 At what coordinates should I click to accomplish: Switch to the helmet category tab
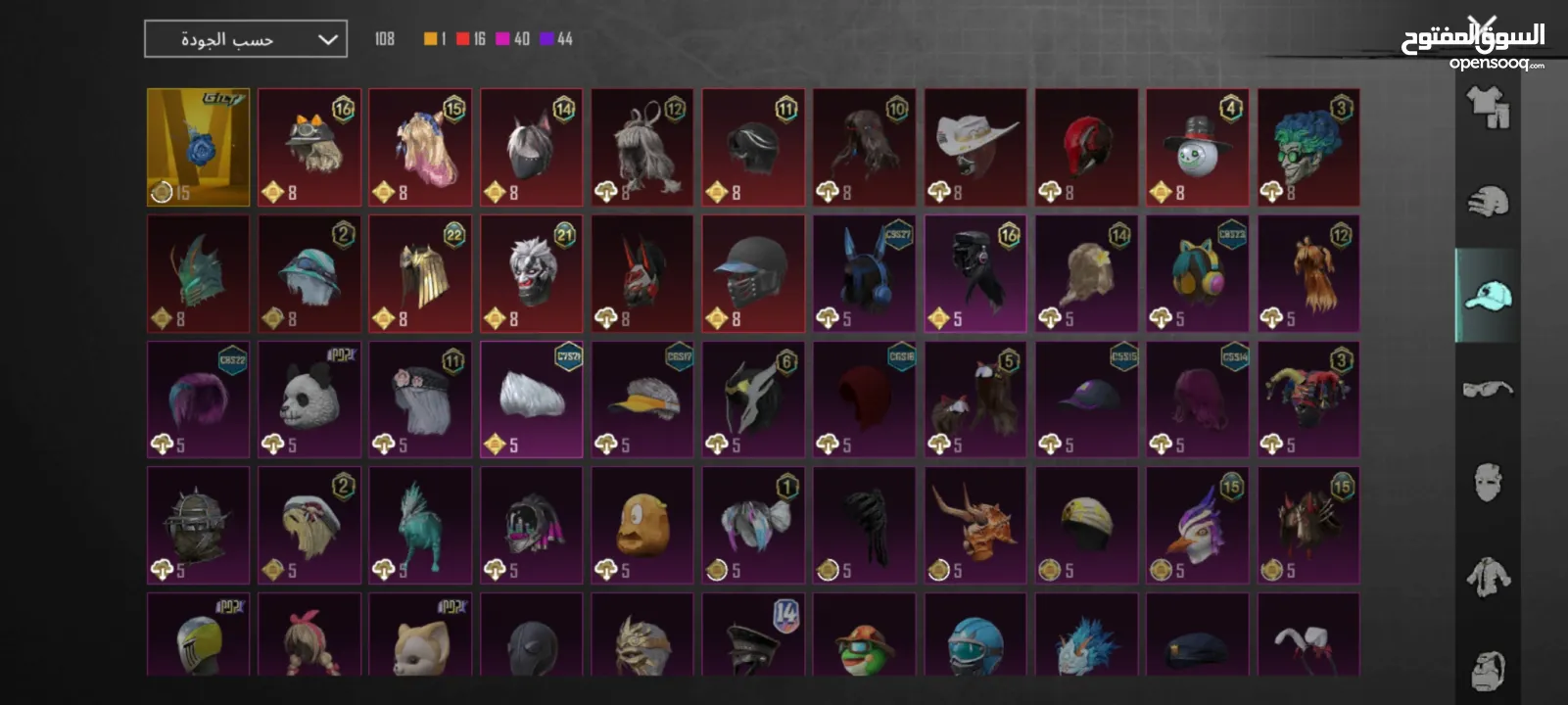[x=1487, y=202]
